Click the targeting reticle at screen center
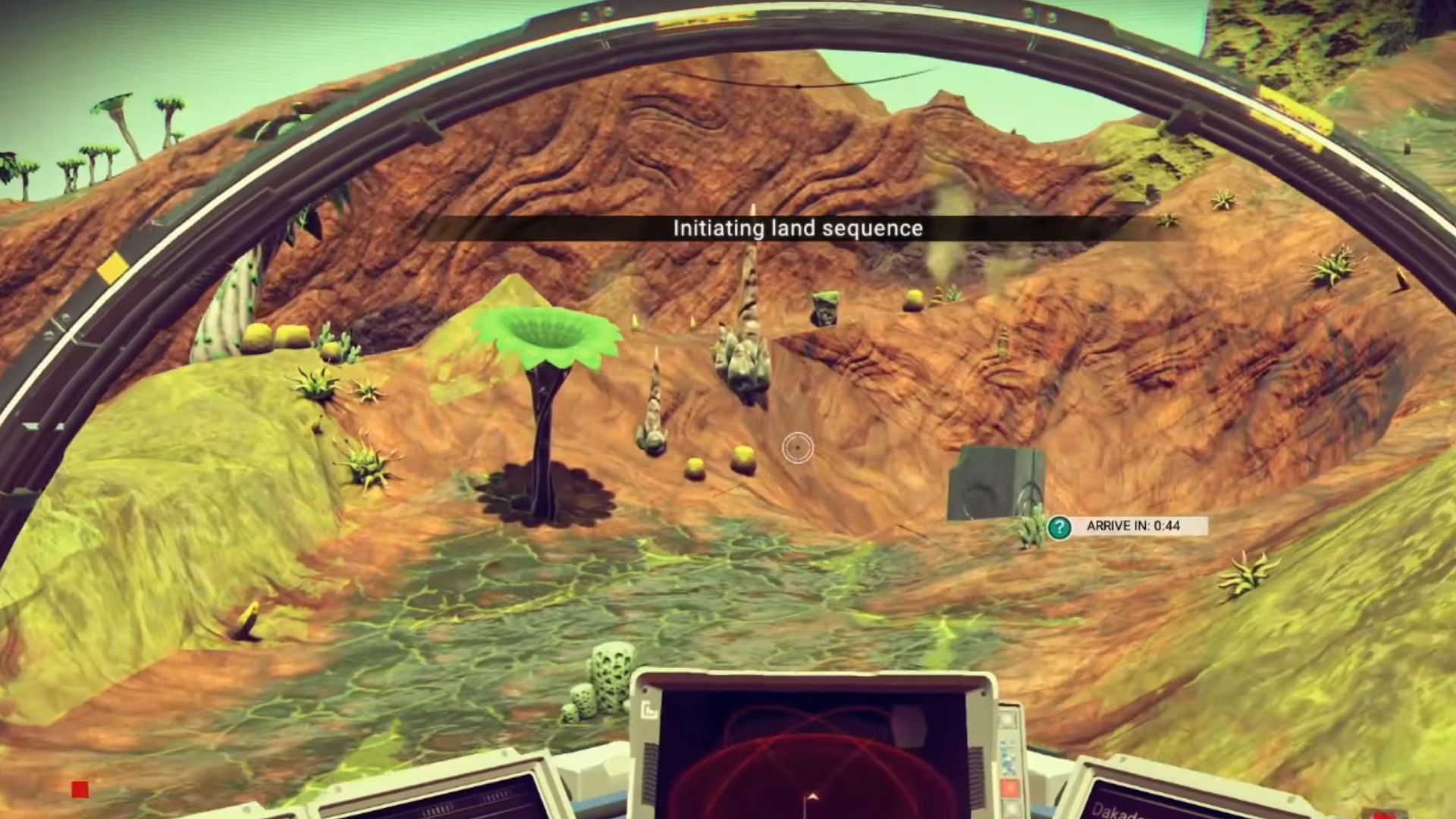This screenshot has height=819, width=1456. point(798,448)
